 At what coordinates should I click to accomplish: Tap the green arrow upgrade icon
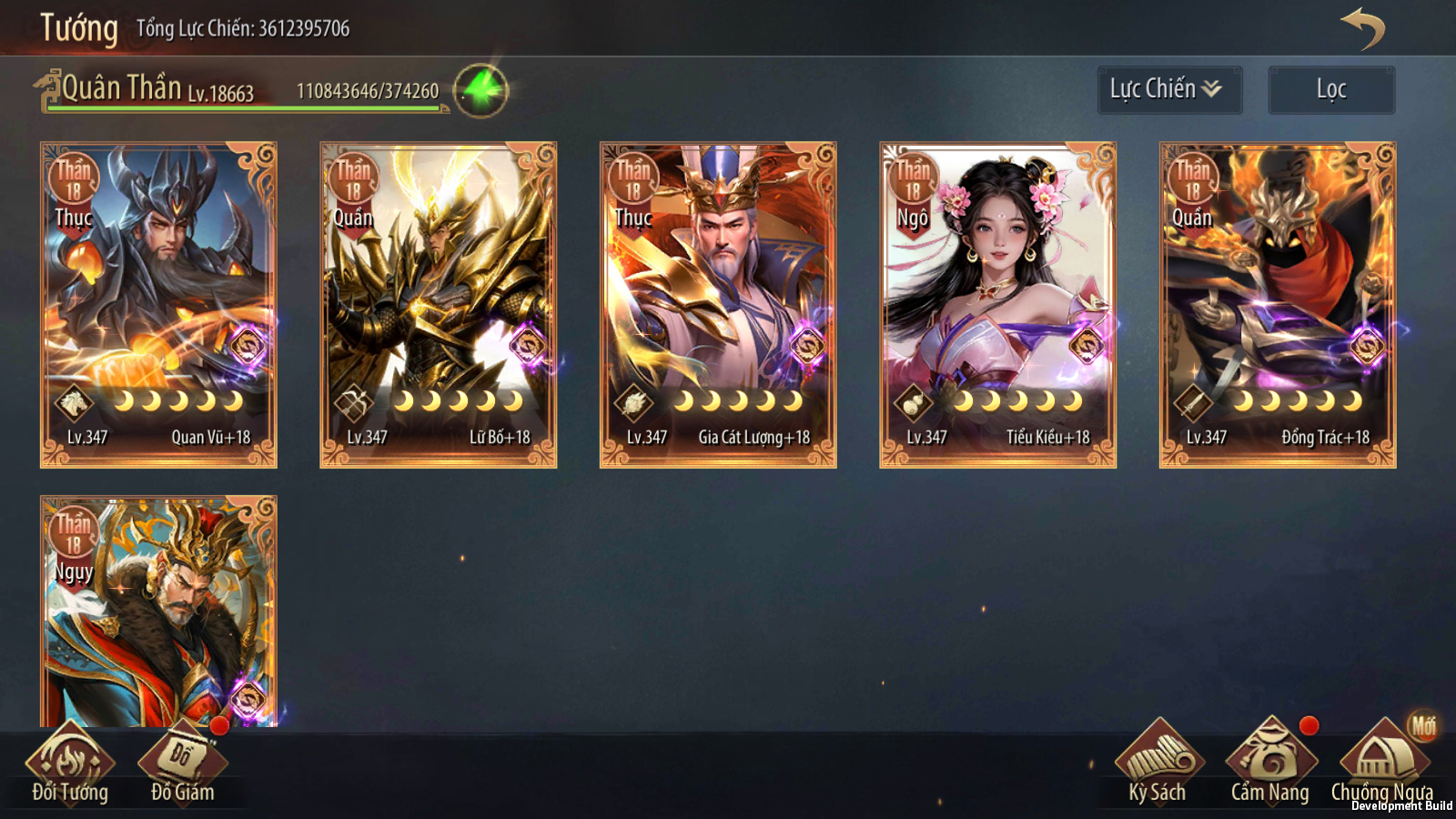click(x=480, y=90)
